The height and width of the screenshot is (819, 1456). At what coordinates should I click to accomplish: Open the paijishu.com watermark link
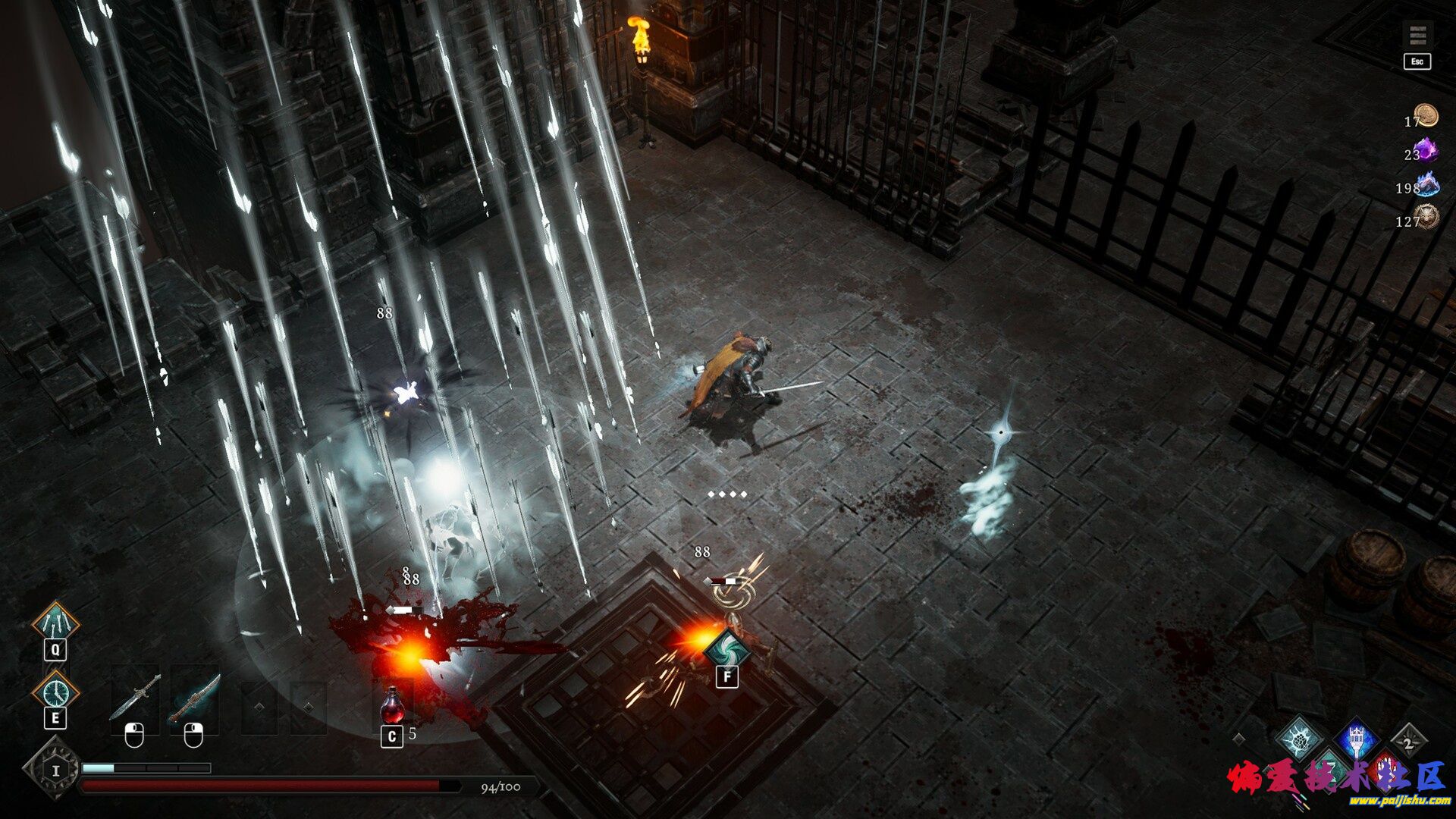pos(1388,801)
